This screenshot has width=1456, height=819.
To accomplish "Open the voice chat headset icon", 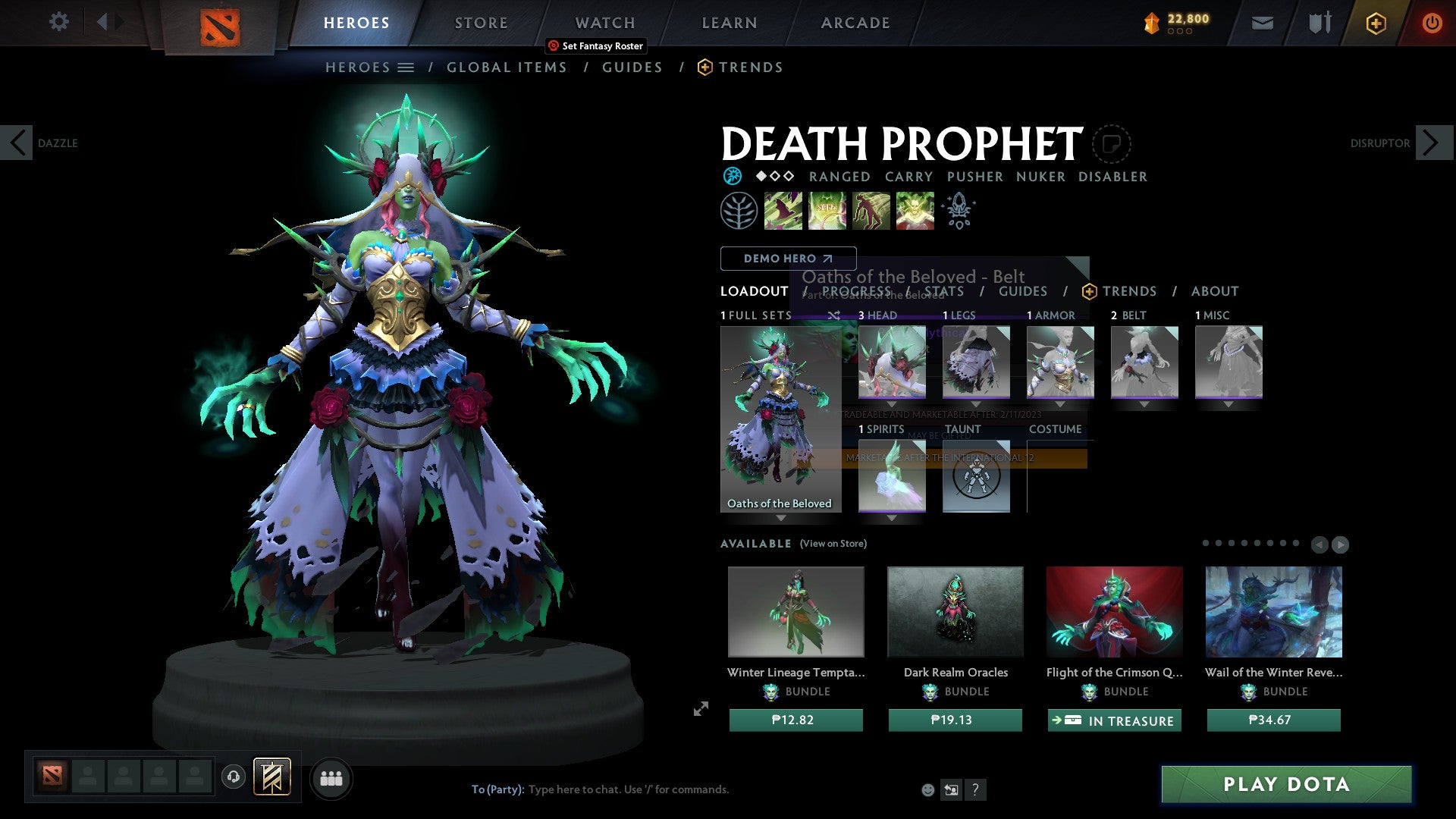I will coord(233,777).
